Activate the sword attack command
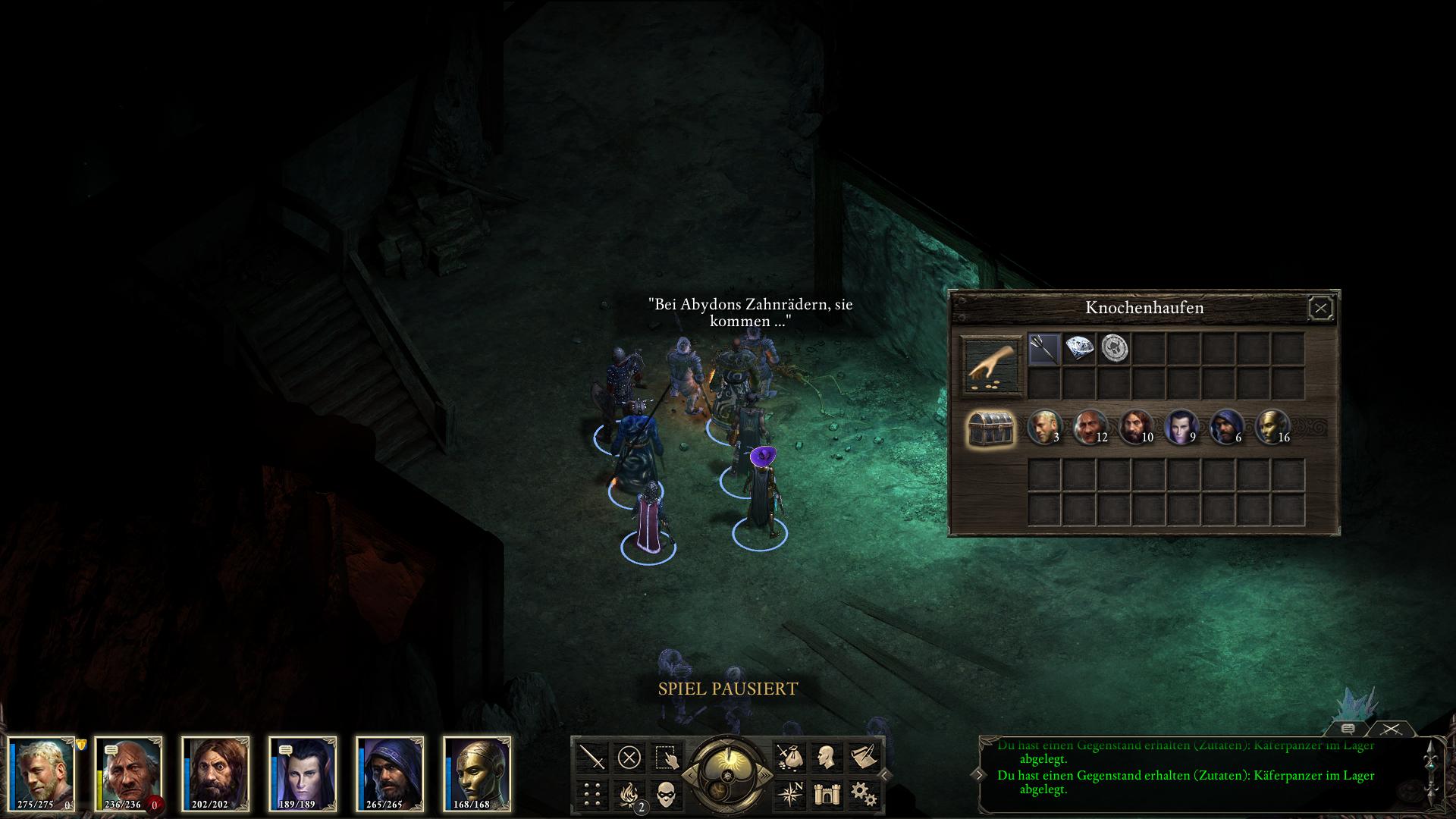The width and height of the screenshot is (1456, 819). point(592,757)
